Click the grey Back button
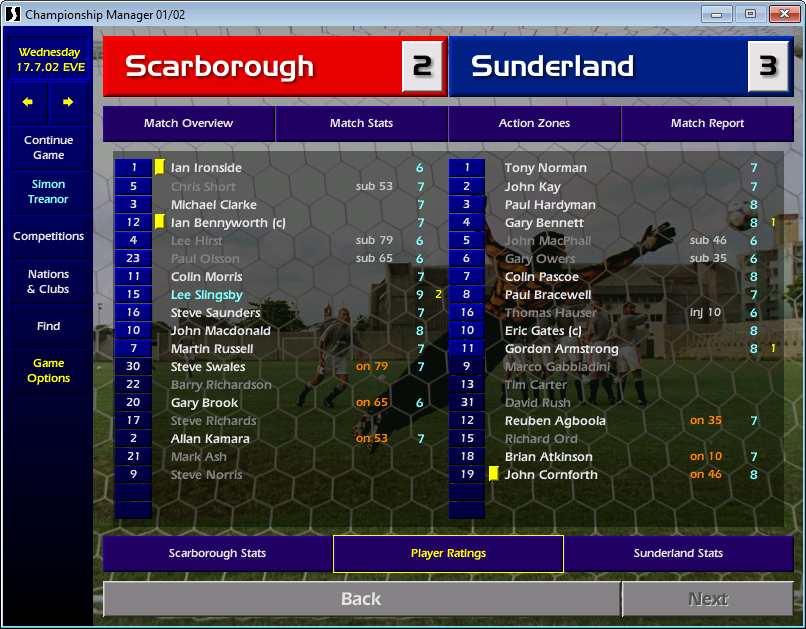This screenshot has height=629, width=806. 361,599
